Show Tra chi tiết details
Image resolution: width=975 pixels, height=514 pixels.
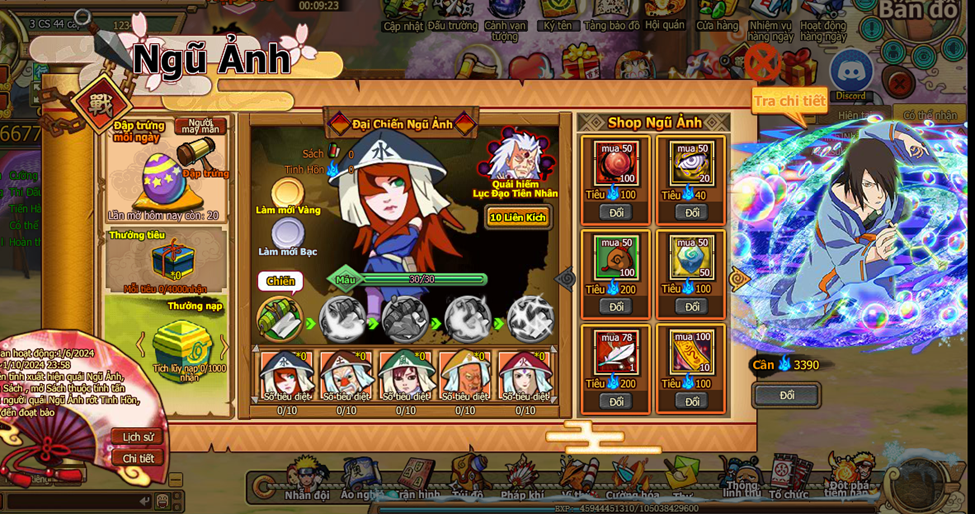(x=789, y=100)
